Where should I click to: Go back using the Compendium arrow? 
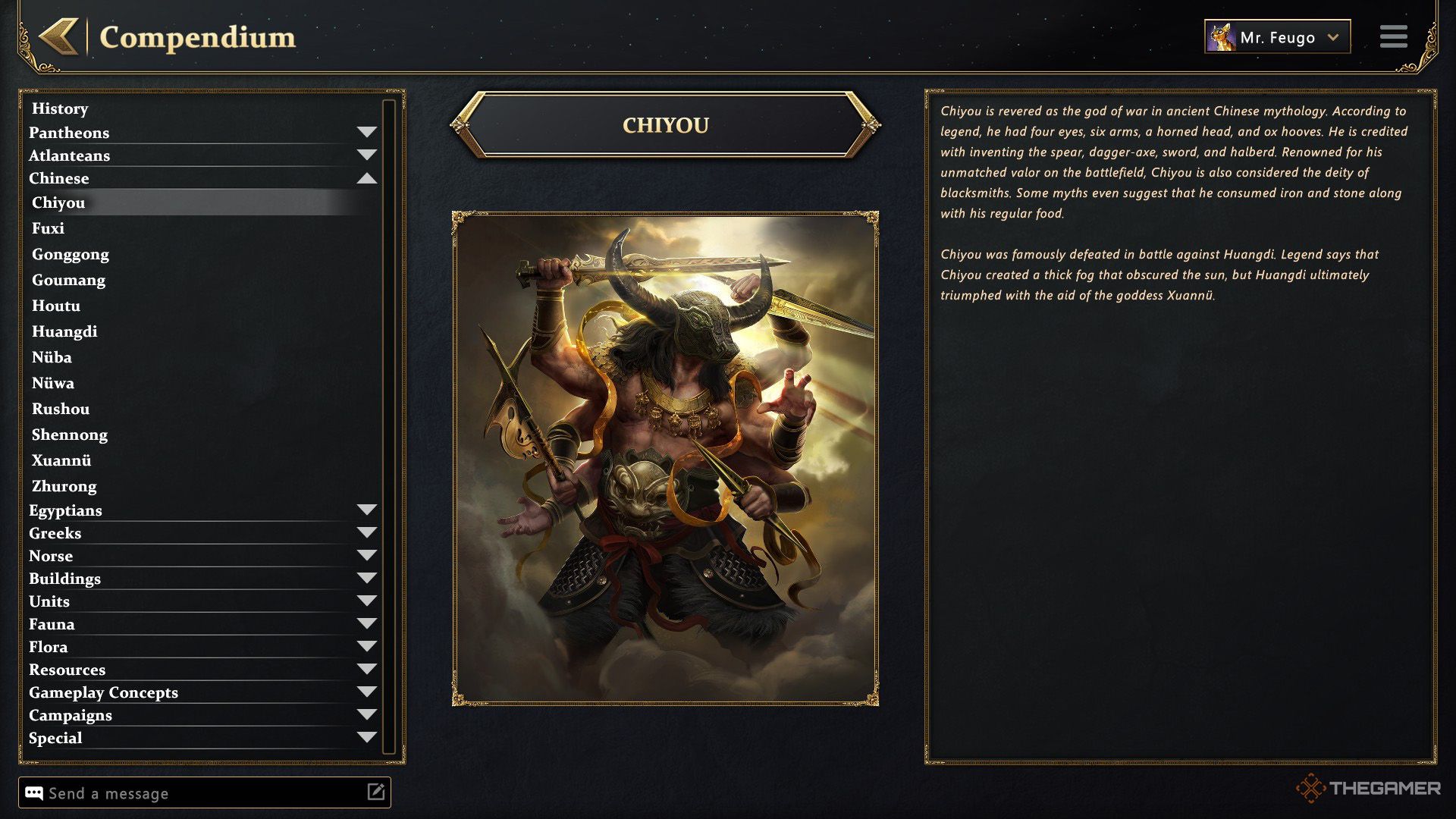(59, 36)
